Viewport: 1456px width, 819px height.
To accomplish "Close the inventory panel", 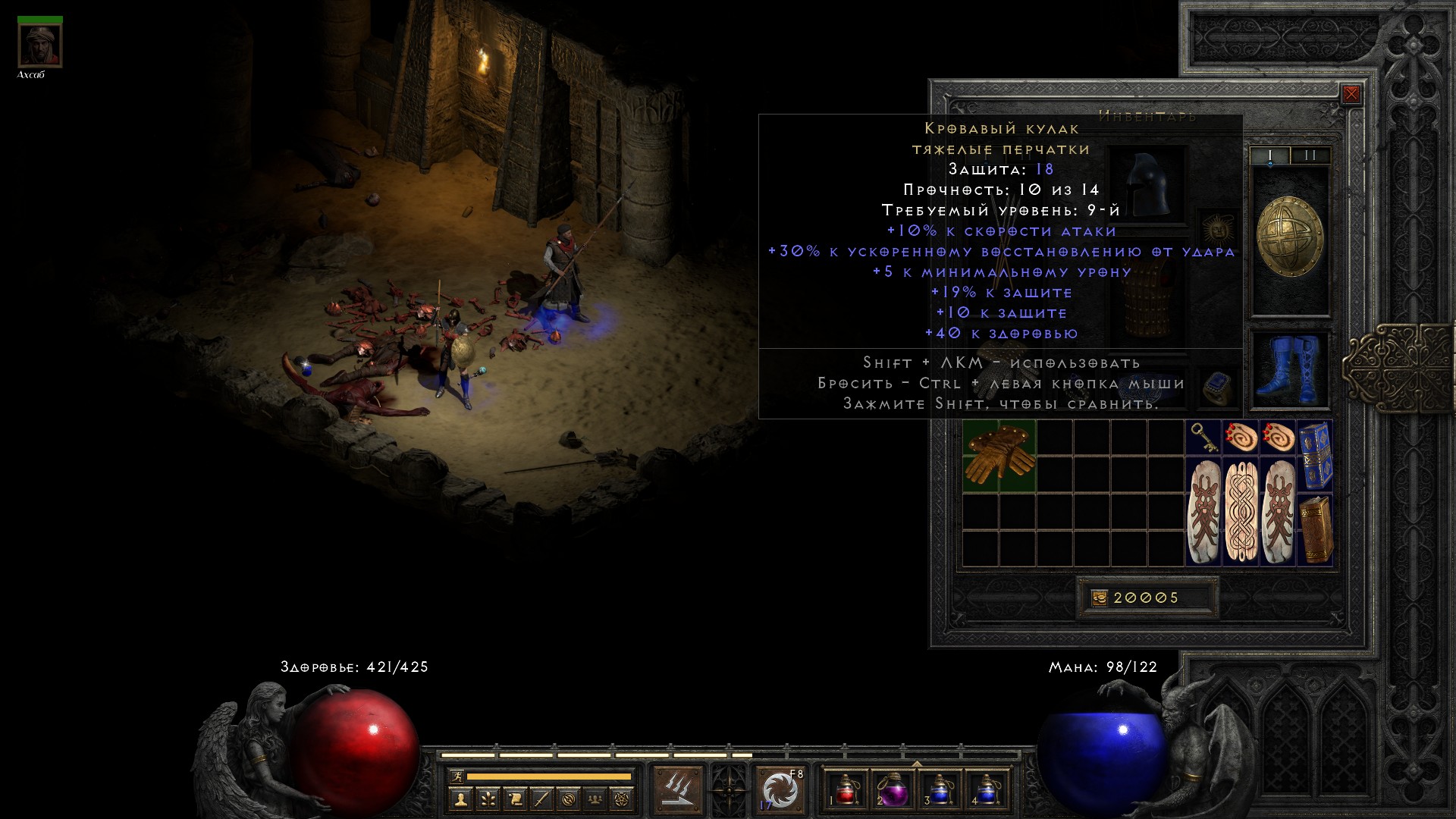I will 1351,94.
